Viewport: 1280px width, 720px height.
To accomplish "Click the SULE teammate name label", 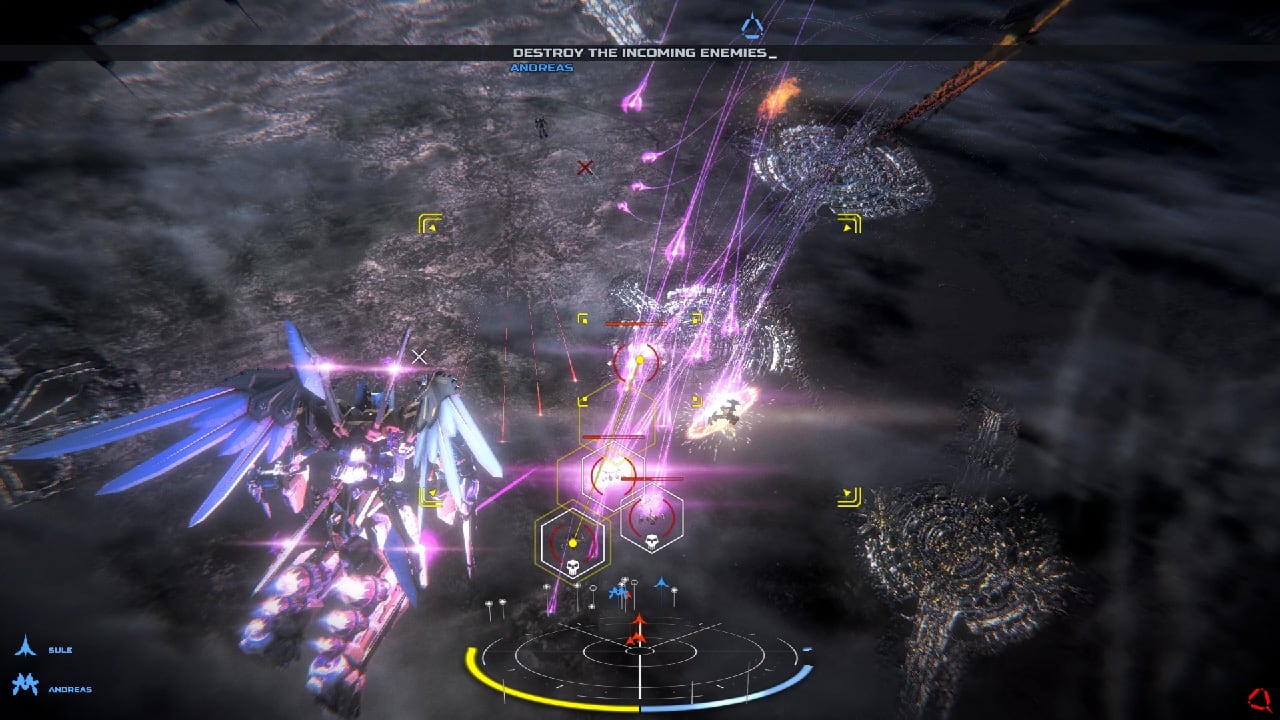I will 62,648.
